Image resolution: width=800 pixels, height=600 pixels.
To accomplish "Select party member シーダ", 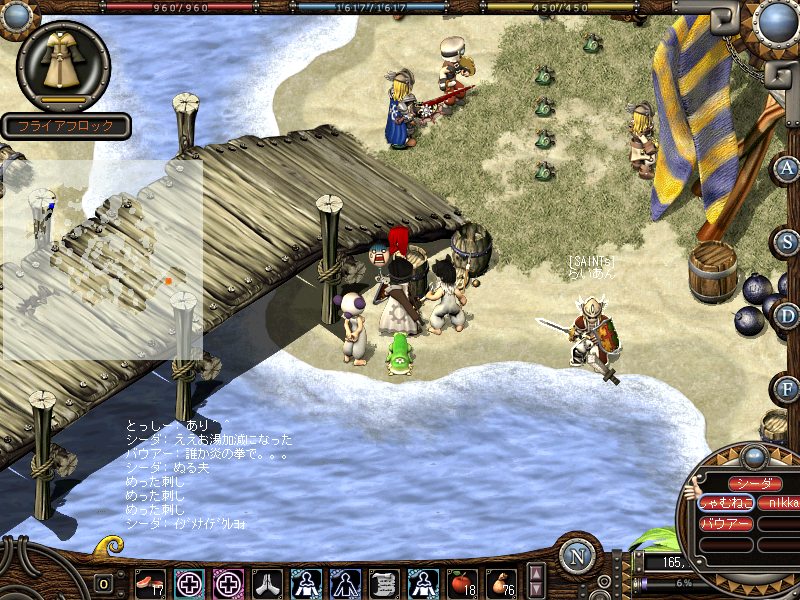I will (755, 484).
